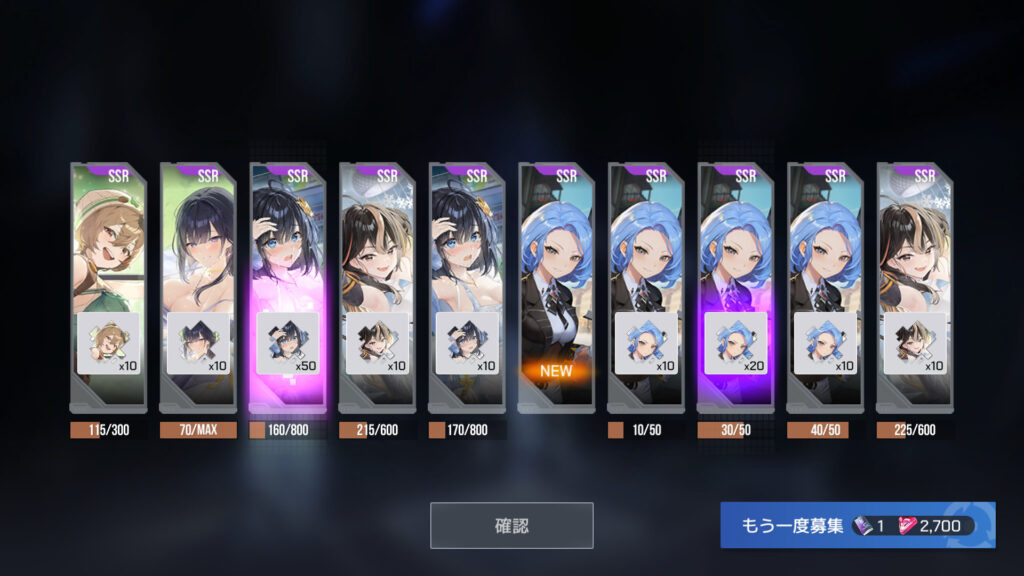Pick the blue-haired card showing 40/50
Screen dimensions: 1024x576
(825, 285)
